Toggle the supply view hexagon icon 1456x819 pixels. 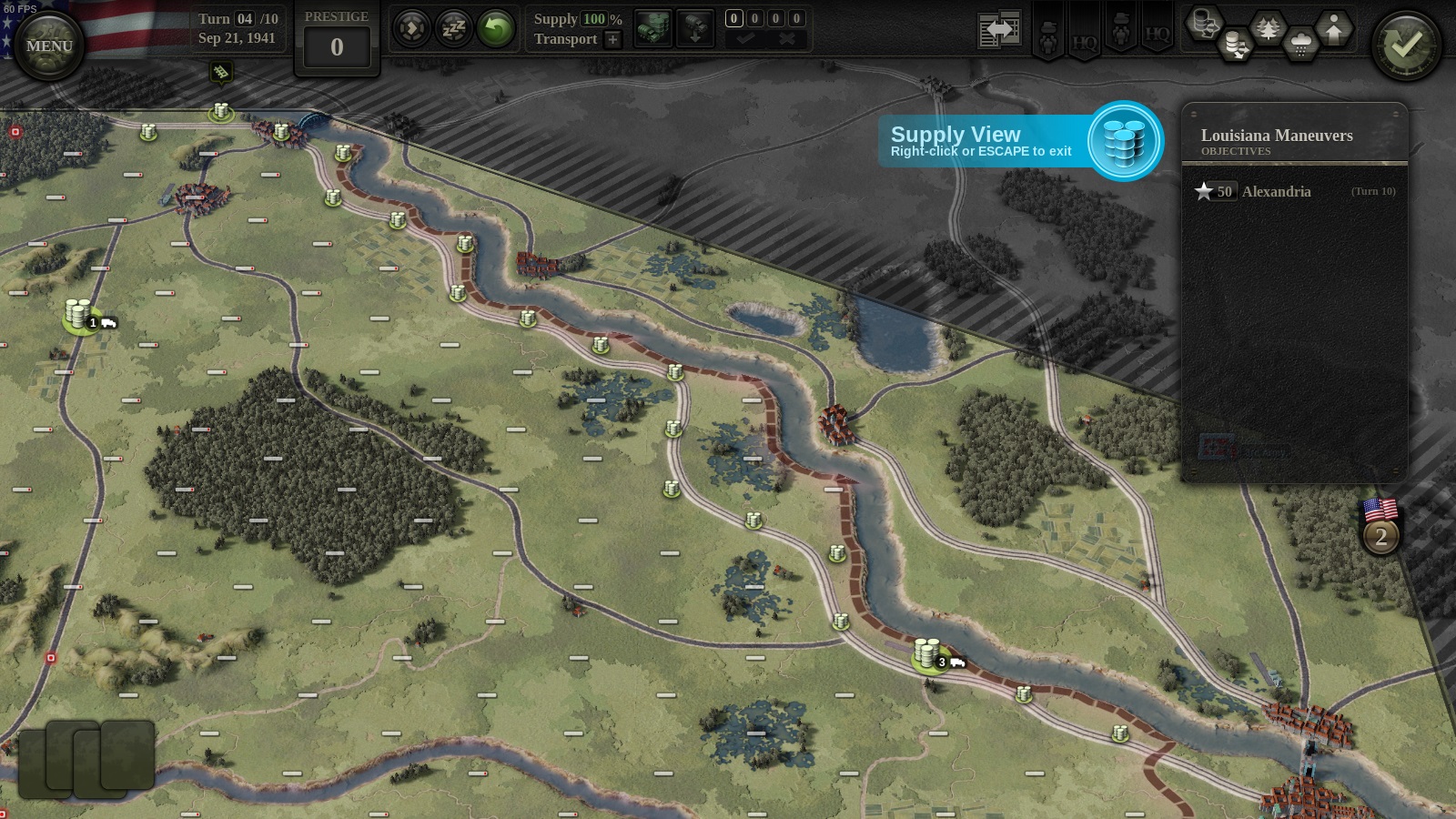click(x=1203, y=22)
